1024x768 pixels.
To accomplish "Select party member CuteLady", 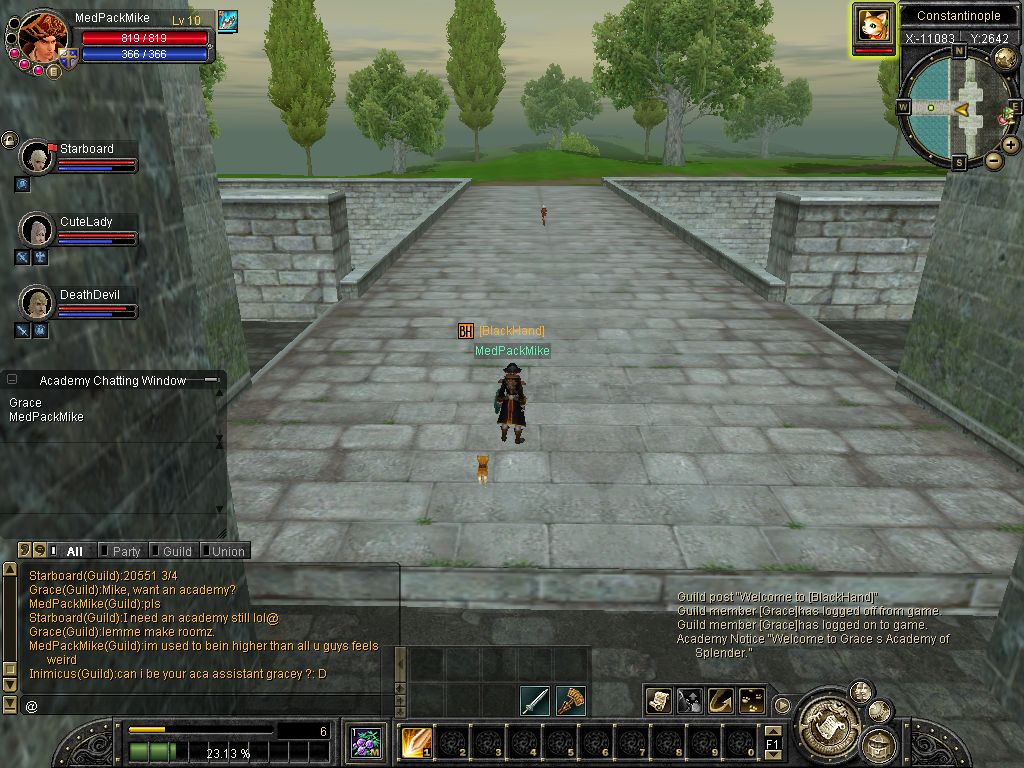I will pyautogui.click(x=37, y=230).
